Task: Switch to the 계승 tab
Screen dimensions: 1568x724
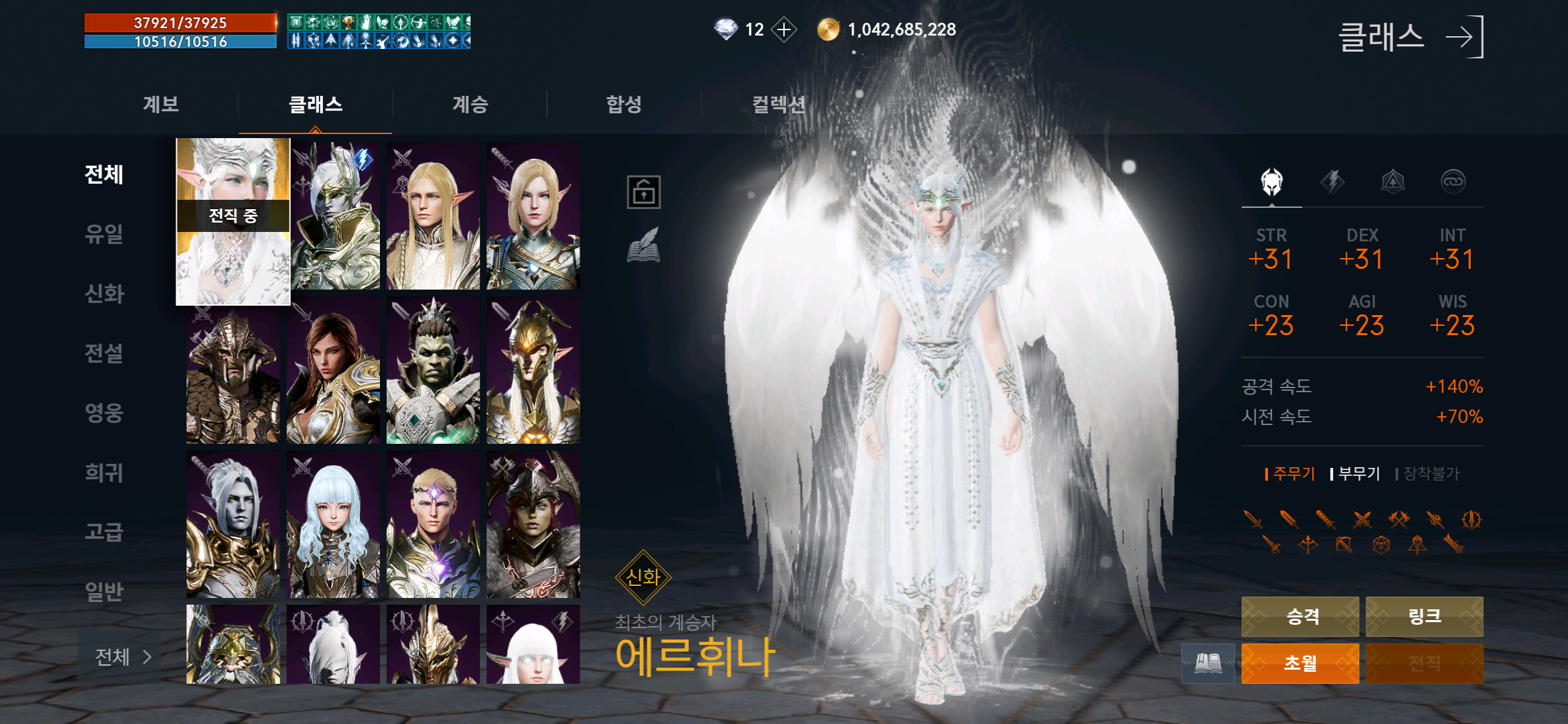Action: pyautogui.click(x=469, y=104)
